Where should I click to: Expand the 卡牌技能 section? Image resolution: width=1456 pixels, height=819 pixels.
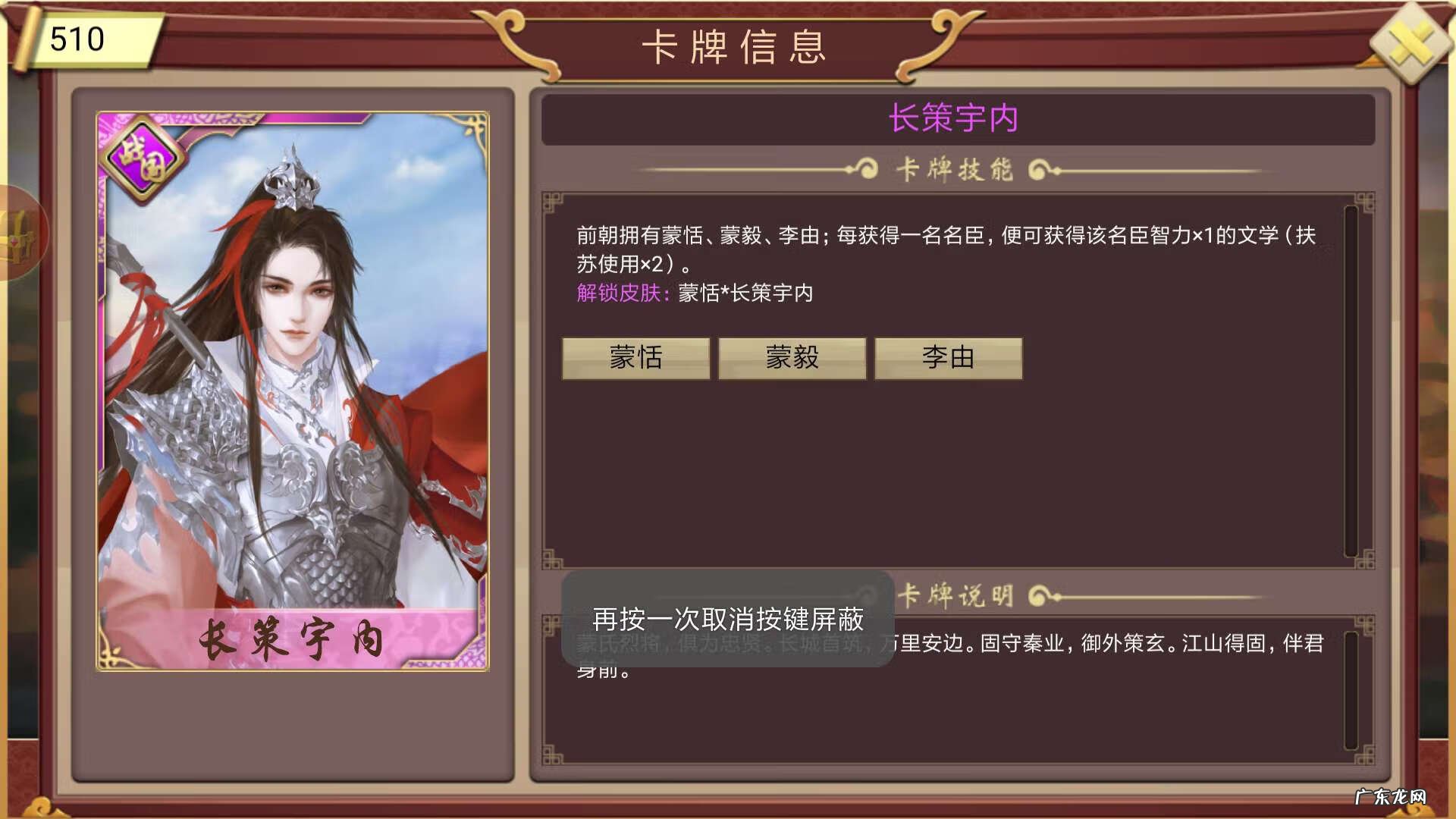click(954, 170)
